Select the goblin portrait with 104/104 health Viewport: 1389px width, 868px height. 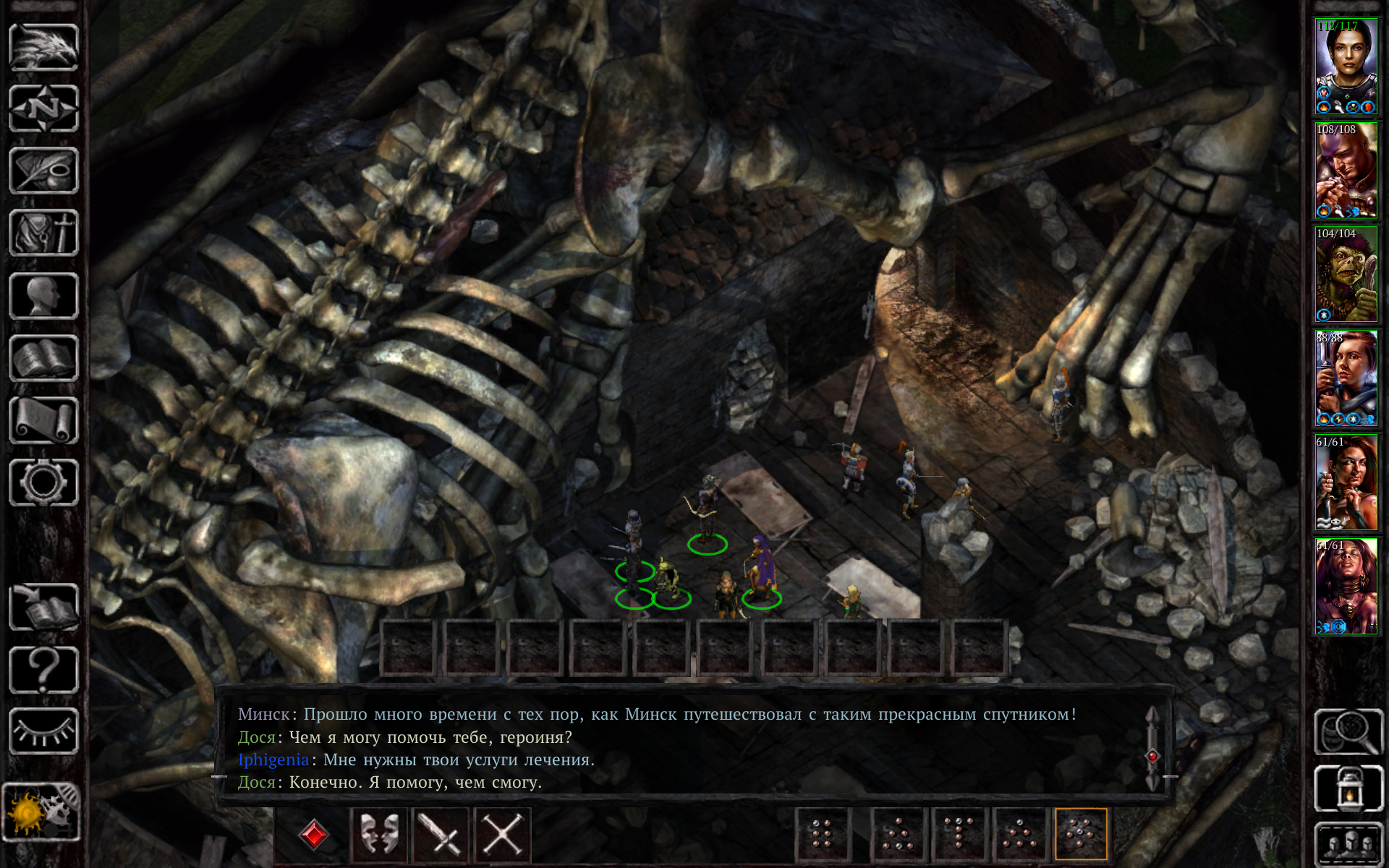[1346, 275]
